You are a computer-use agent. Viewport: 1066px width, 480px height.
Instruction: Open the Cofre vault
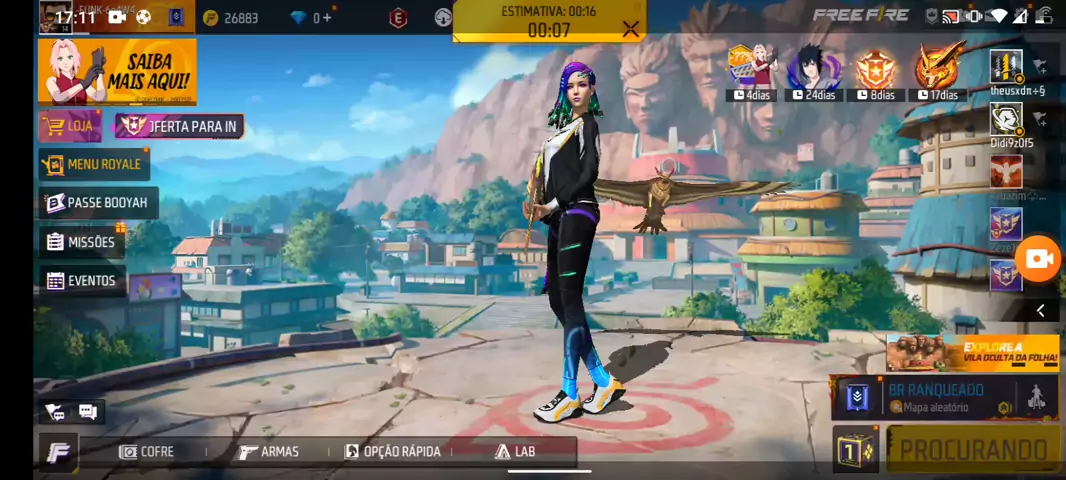click(146, 452)
